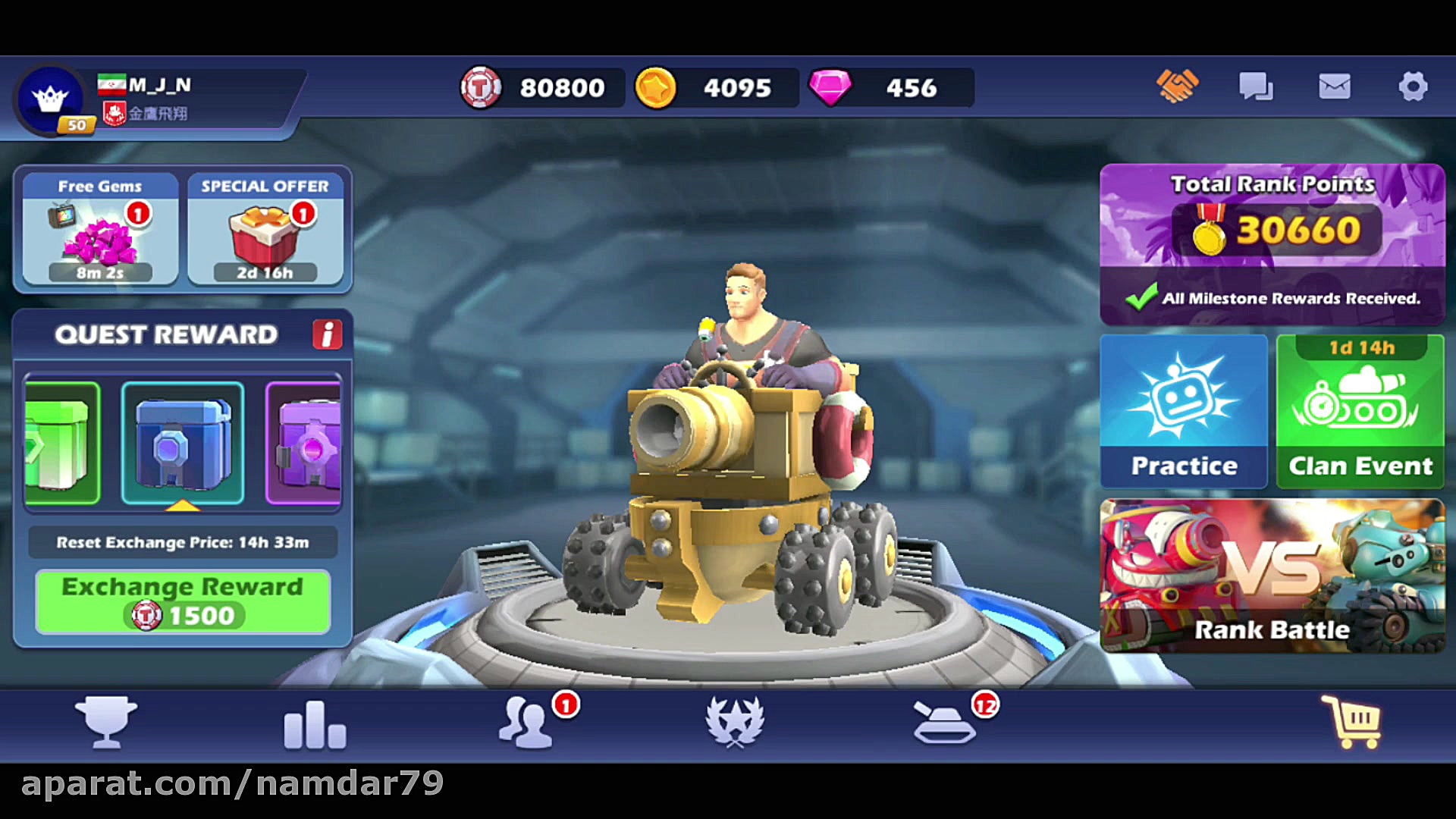The image size is (1456, 819).
Task: Click the Quest Reward info icon
Action: (328, 334)
